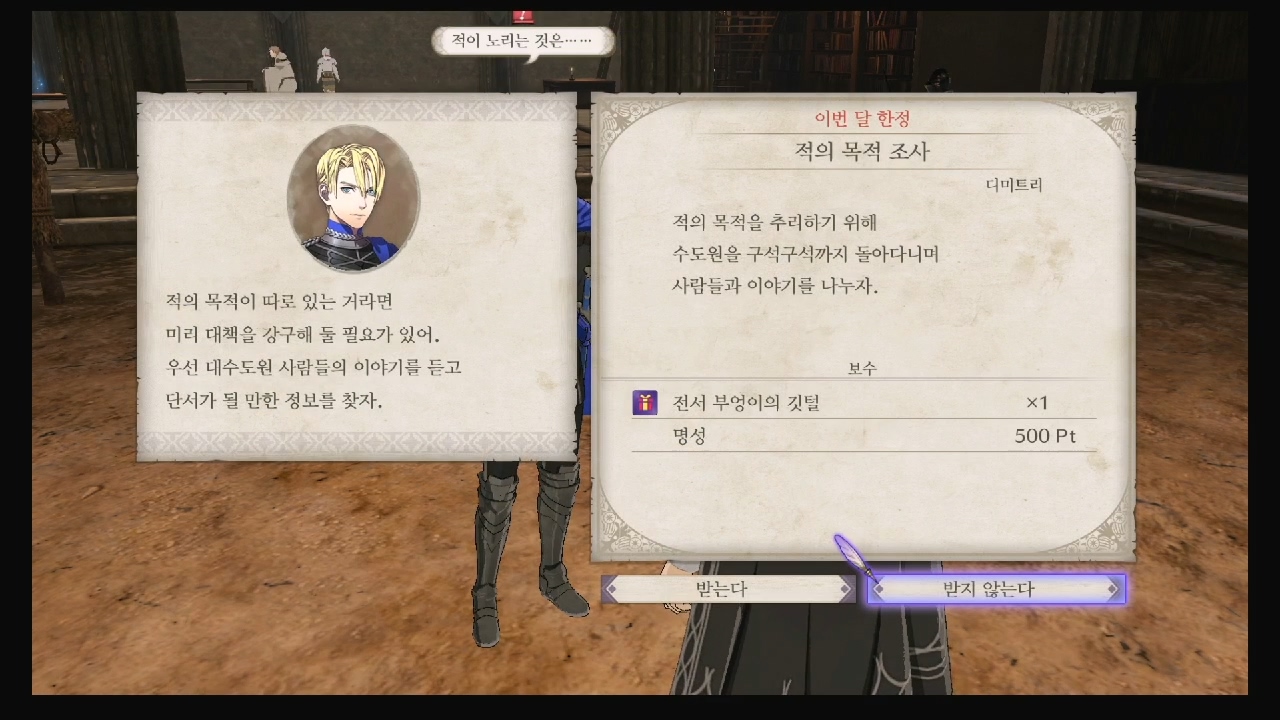The height and width of the screenshot is (720, 1280).
Task: Click the diamond ornament beside 받지 않는다 button
Action: [x=880, y=589]
